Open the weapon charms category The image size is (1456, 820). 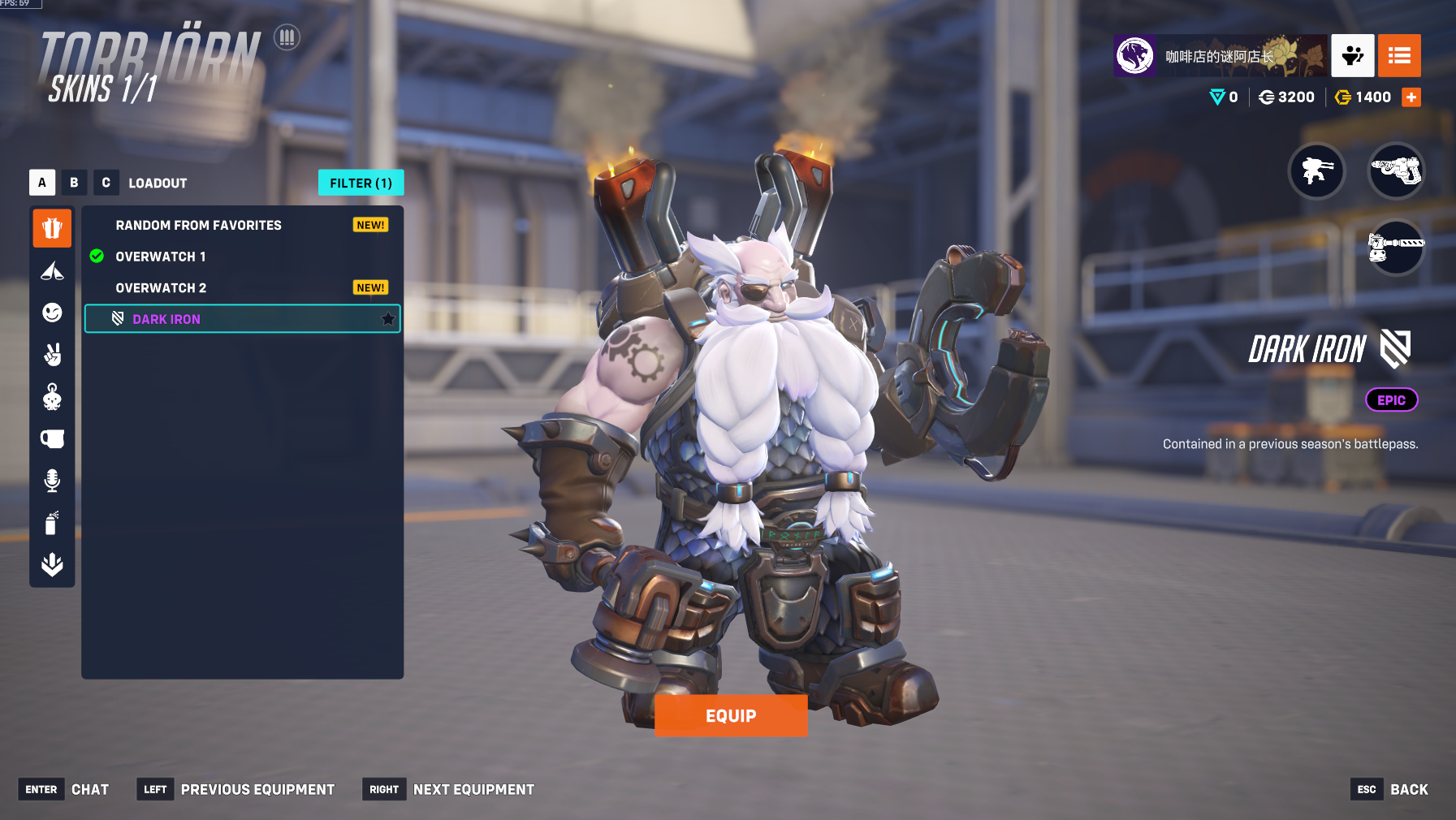pyautogui.click(x=52, y=397)
